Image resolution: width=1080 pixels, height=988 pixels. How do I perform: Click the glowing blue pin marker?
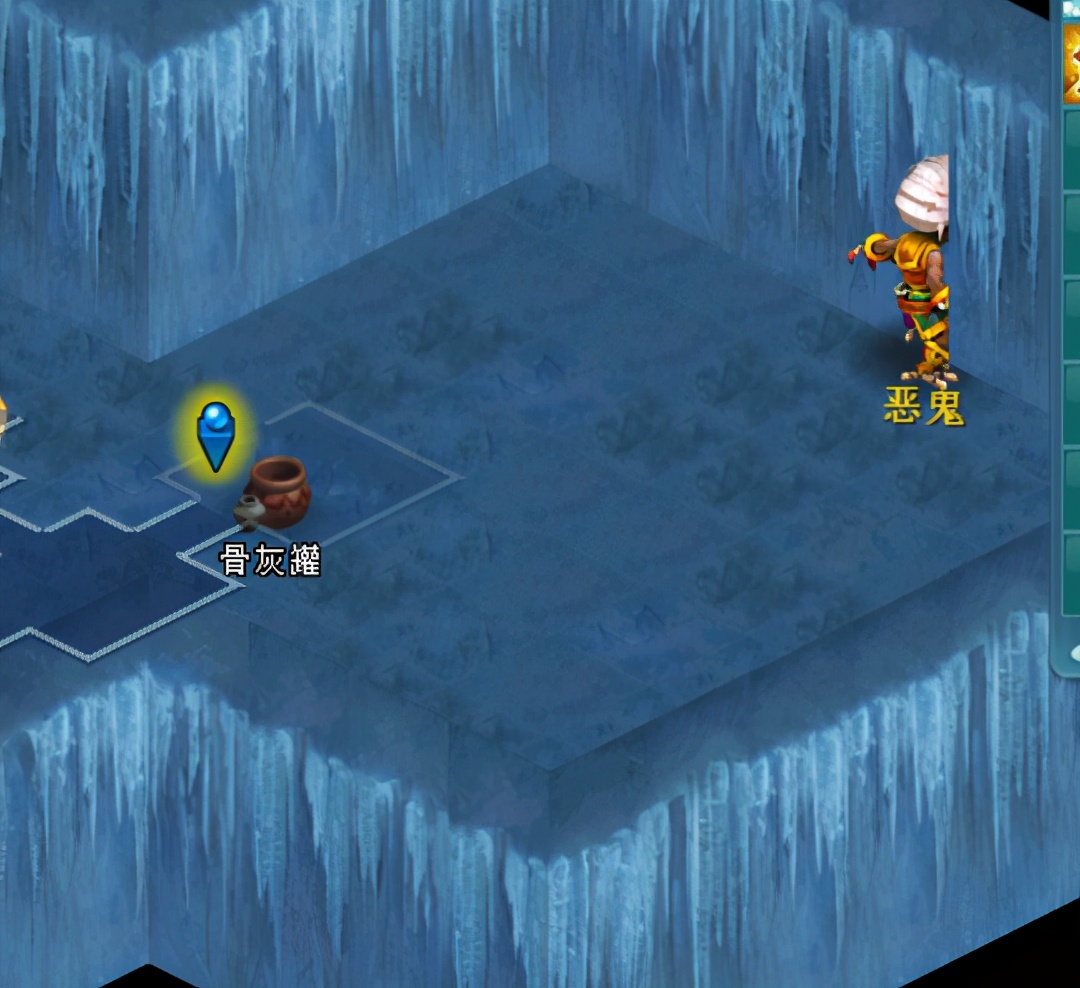point(215,435)
